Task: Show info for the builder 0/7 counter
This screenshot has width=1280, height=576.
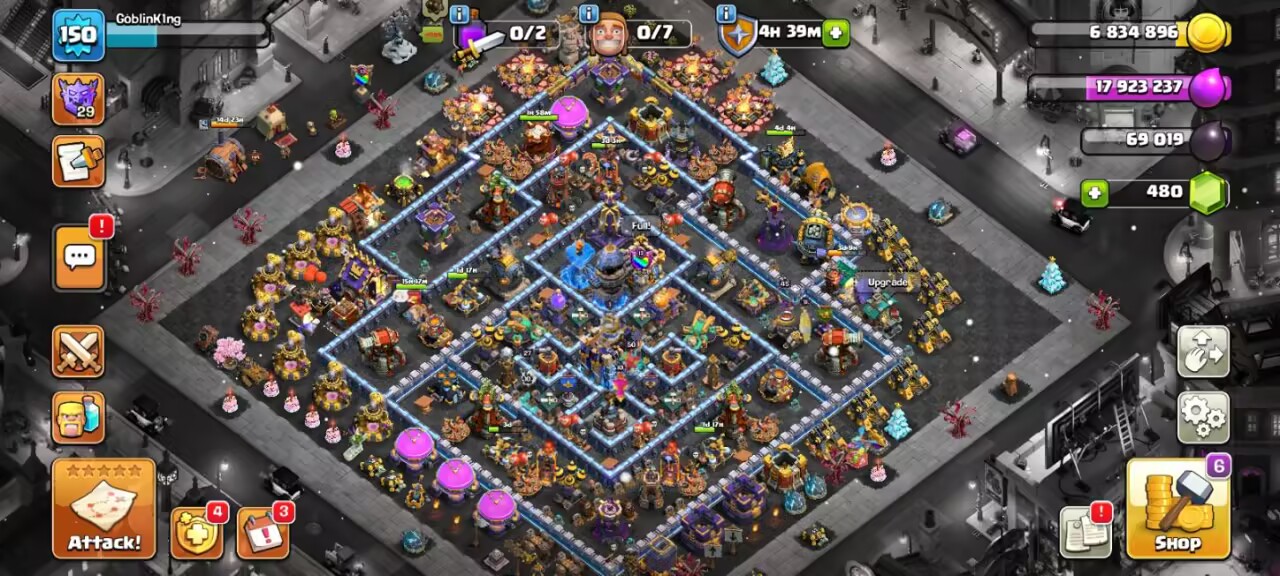Action: point(589,13)
